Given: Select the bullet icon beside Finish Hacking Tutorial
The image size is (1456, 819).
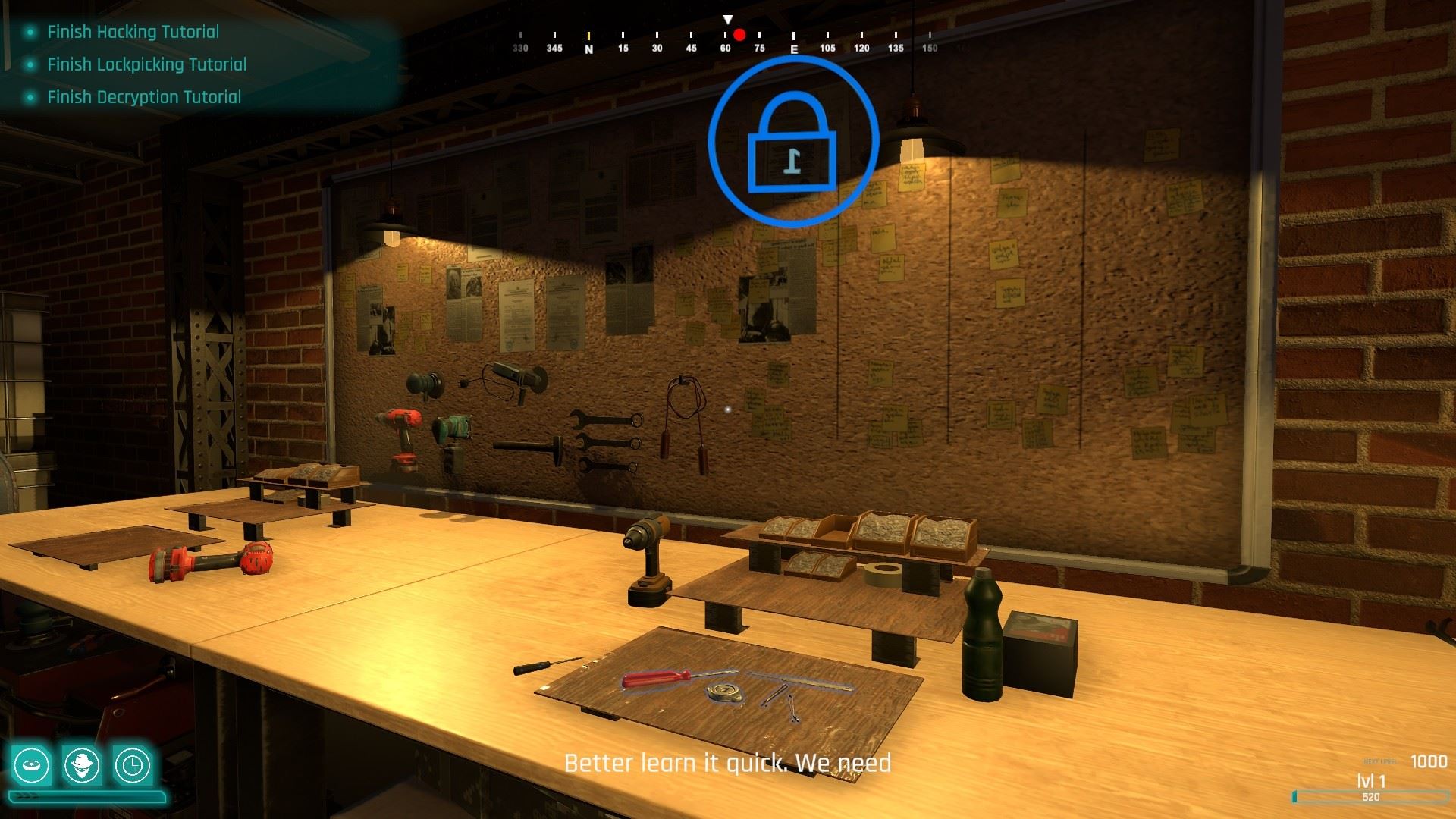Looking at the screenshot, I should click(30, 32).
